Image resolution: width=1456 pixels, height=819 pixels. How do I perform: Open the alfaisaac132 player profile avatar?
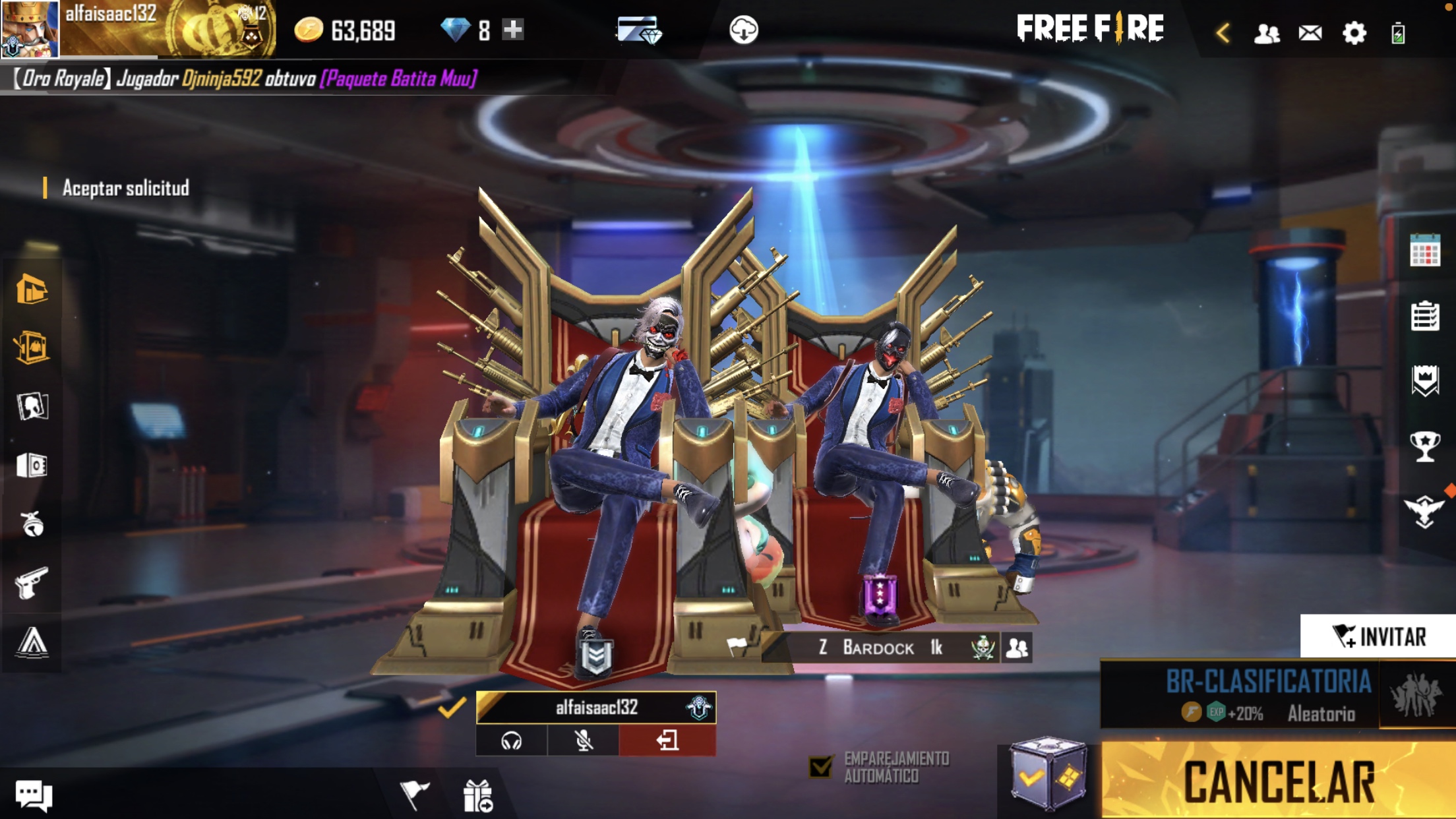(30, 28)
